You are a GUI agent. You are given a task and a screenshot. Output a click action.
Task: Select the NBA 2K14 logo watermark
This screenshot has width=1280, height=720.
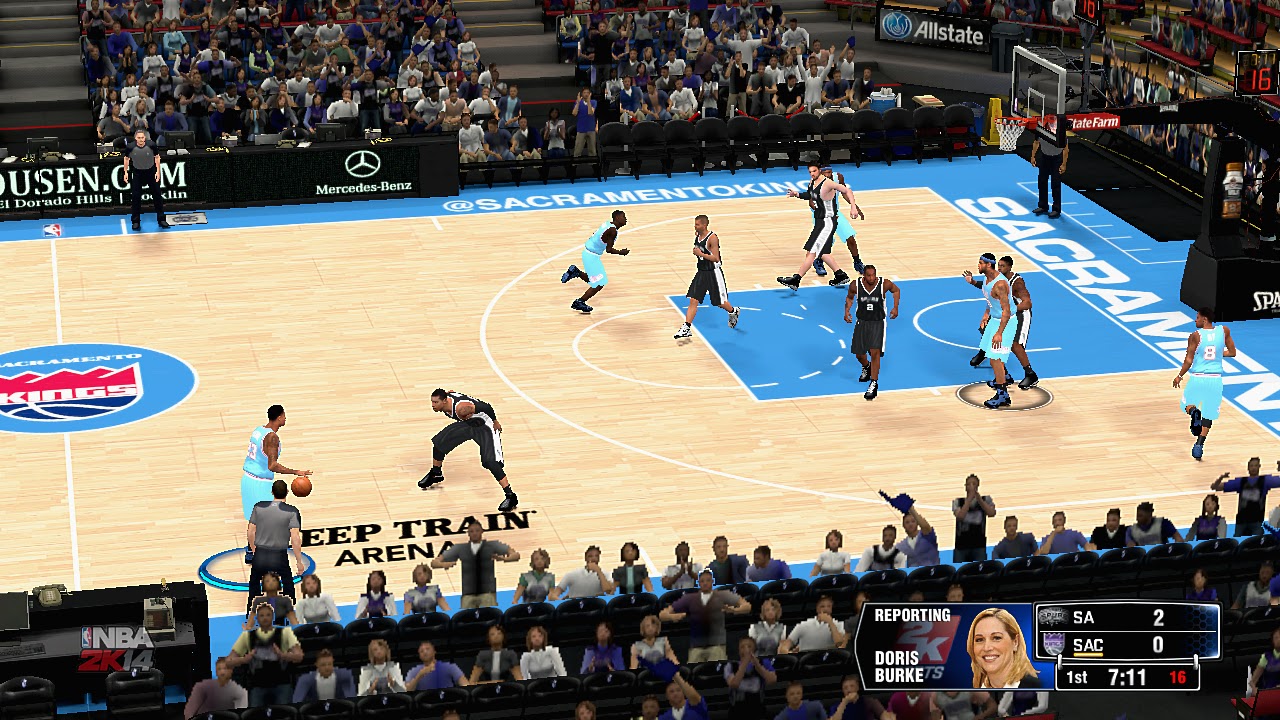(x=116, y=650)
